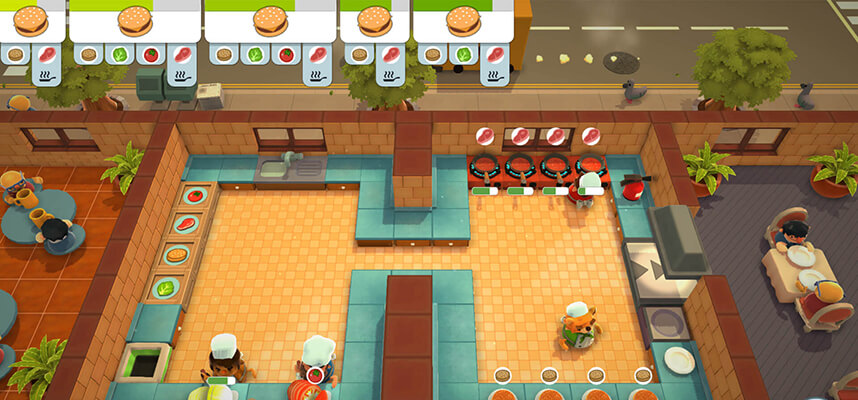Select the bun-and-meat order ticket cut off at screen edge
Screen dimensions: 858x400
tap(30, 22)
